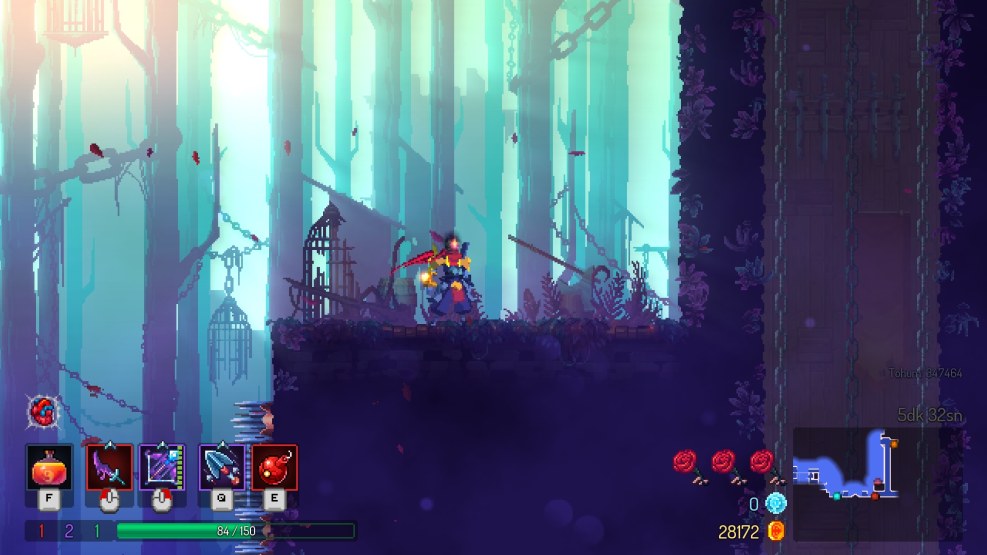Click the gold coin icon

776,530
